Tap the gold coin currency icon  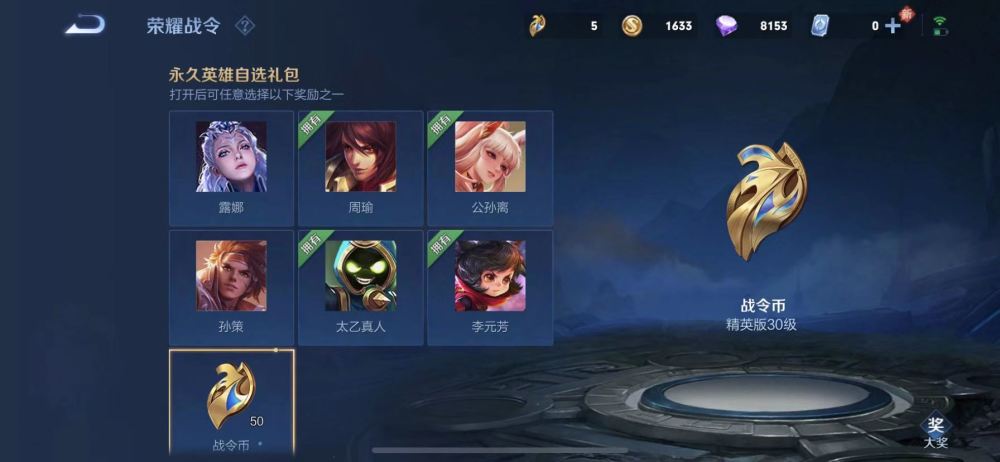click(x=632, y=25)
